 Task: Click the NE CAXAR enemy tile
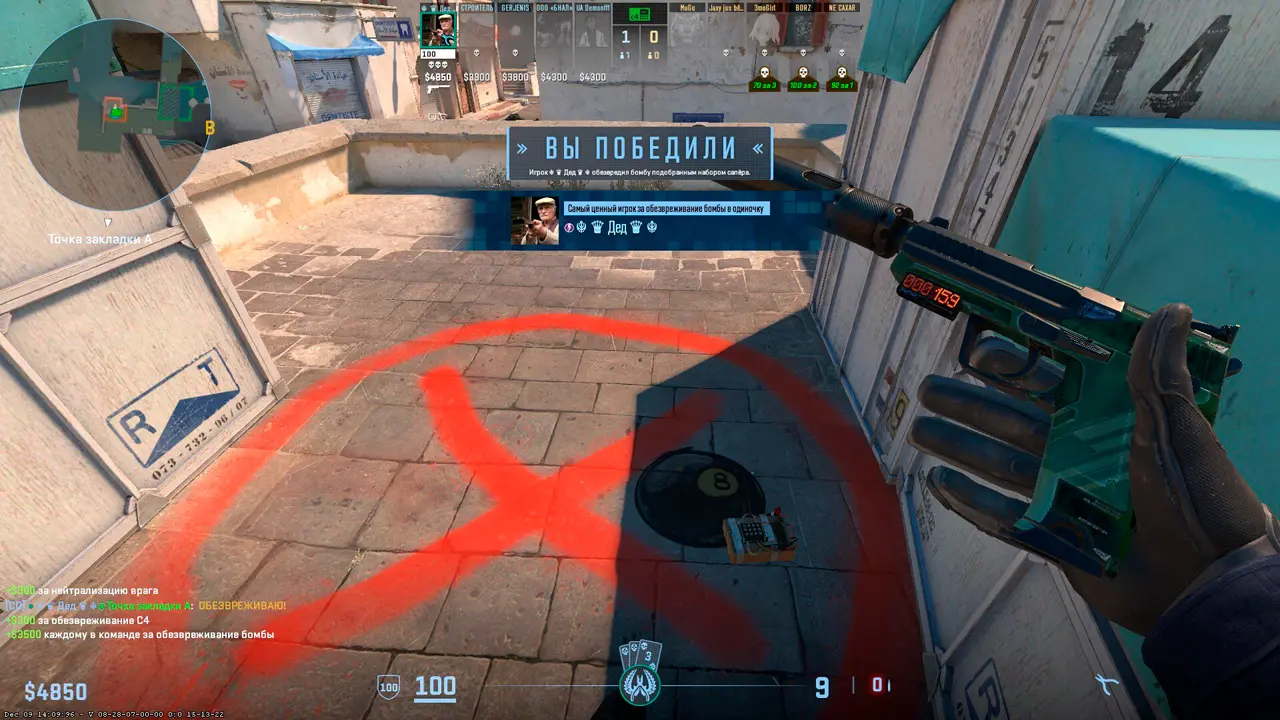(x=841, y=30)
